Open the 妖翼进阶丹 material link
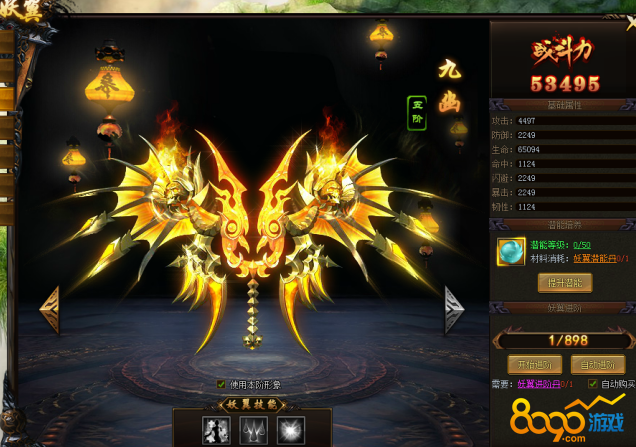Viewport: 636px width, 447px height. tap(541, 384)
